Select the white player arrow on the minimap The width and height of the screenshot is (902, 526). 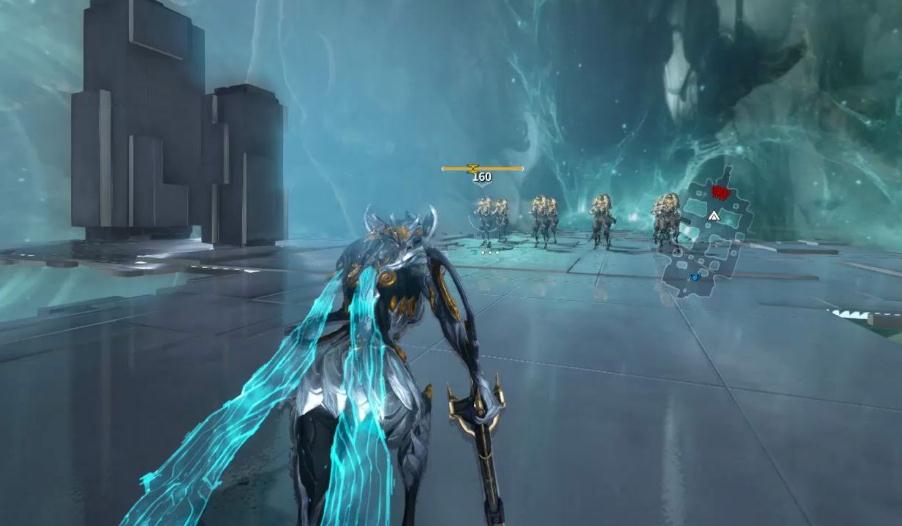[714, 215]
